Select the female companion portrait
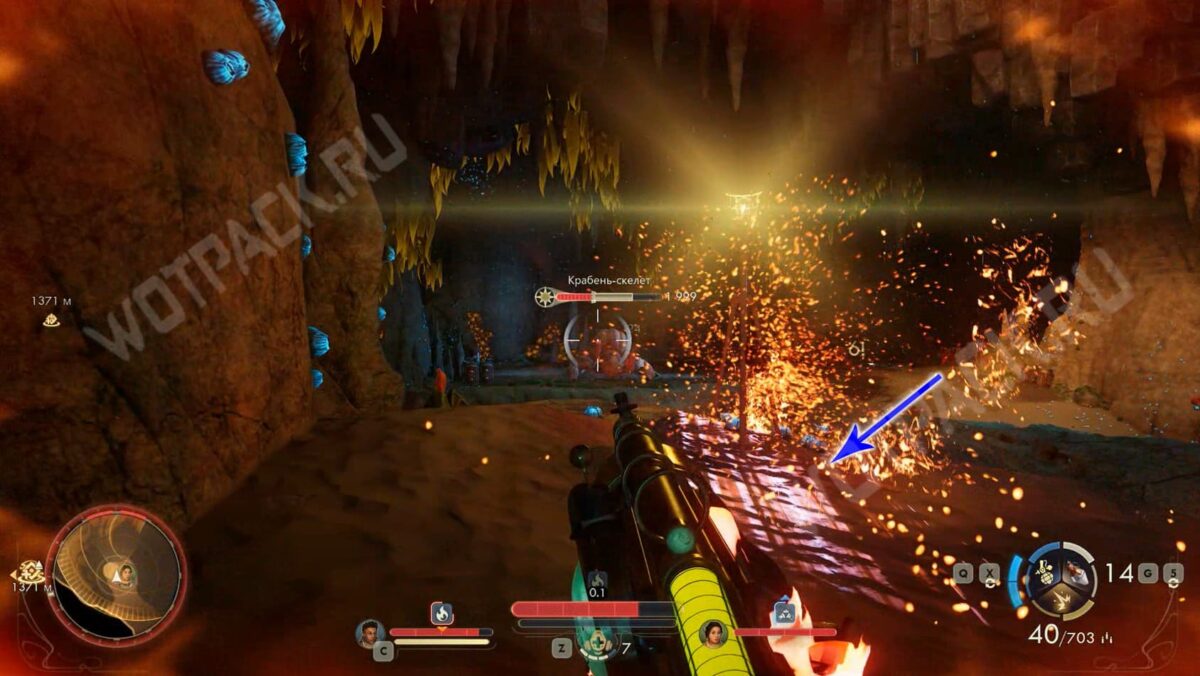The height and width of the screenshot is (676, 1200). pyautogui.click(x=713, y=632)
